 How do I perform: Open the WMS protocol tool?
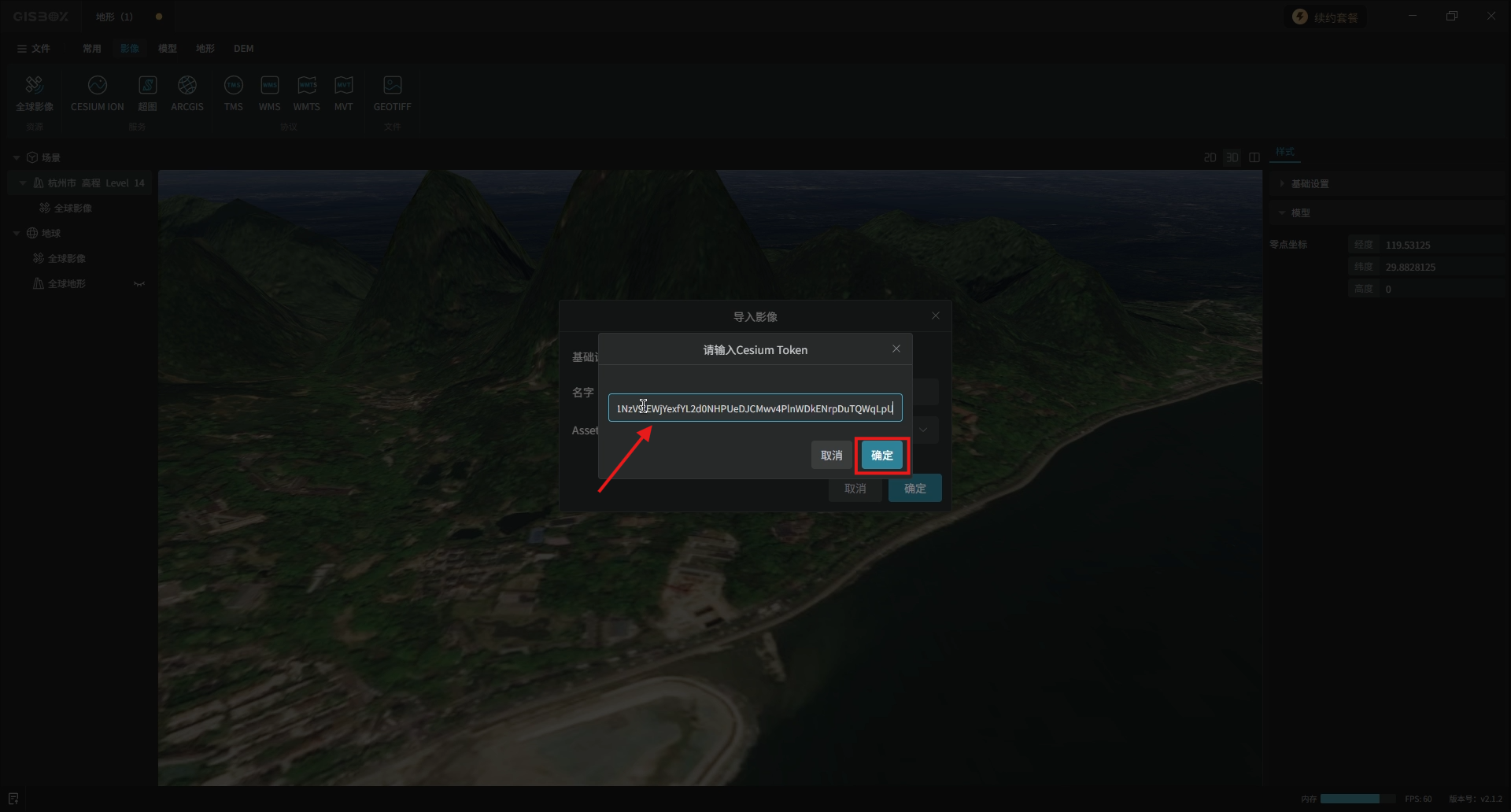pos(269,93)
